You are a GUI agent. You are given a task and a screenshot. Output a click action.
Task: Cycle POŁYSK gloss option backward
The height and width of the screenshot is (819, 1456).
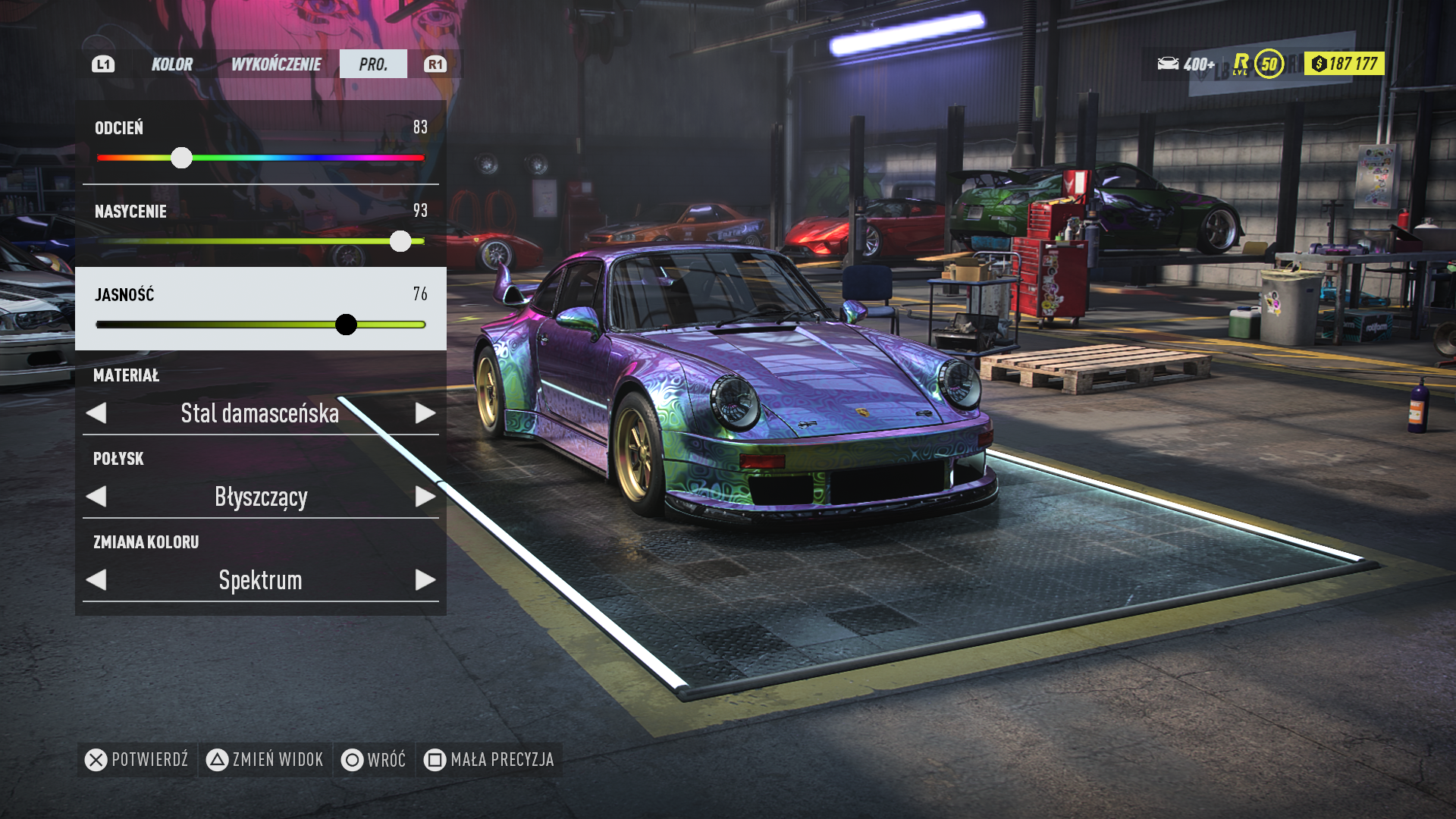pyautogui.click(x=96, y=497)
